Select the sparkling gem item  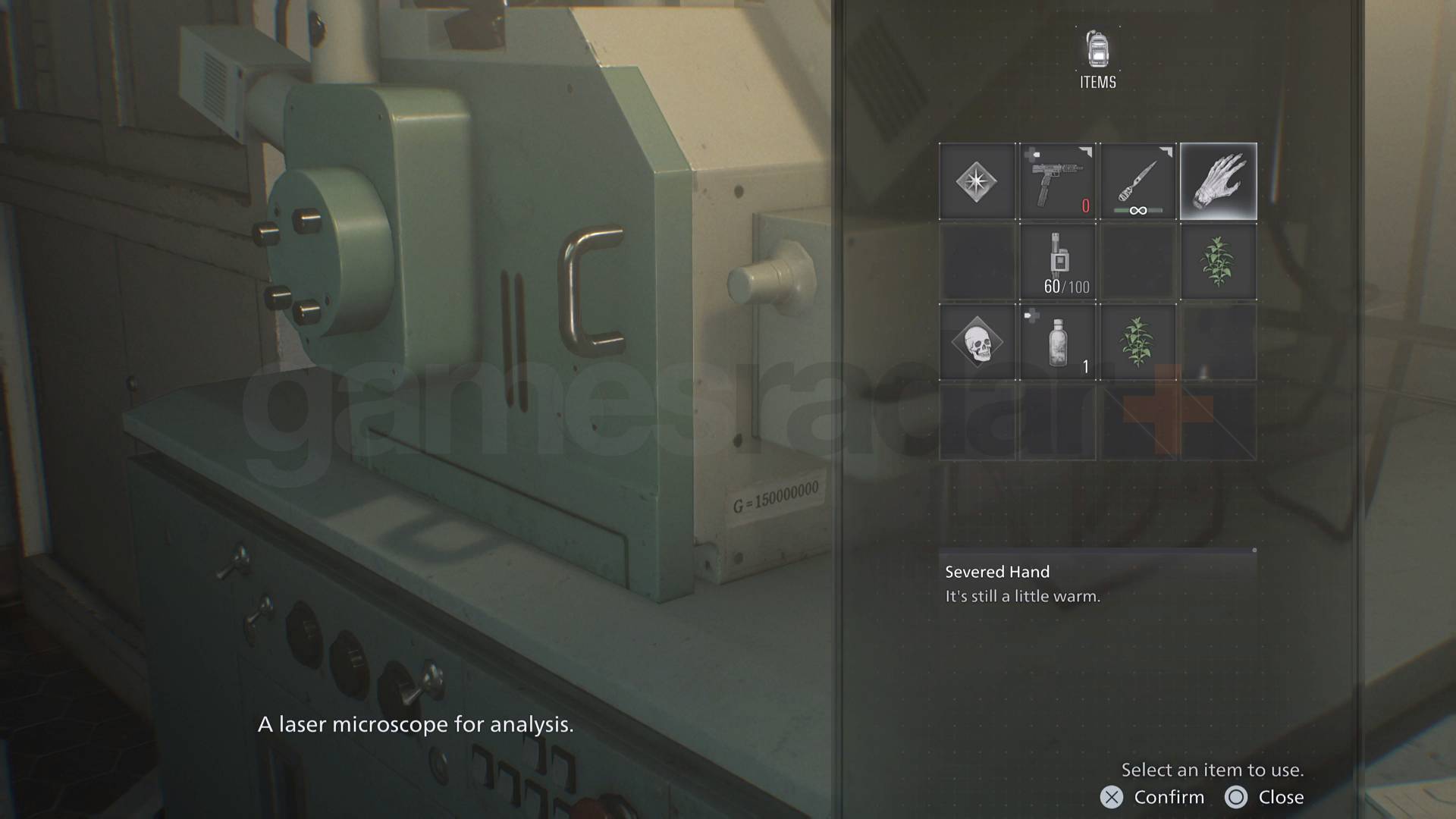point(977,182)
